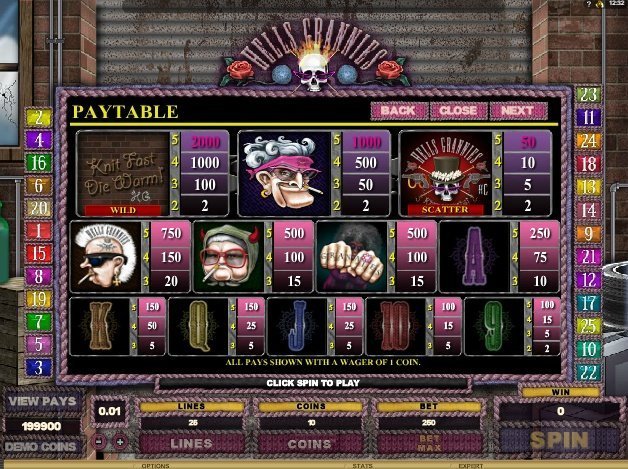Hit the Spin button
This screenshot has height=469, width=628.
click(558, 440)
